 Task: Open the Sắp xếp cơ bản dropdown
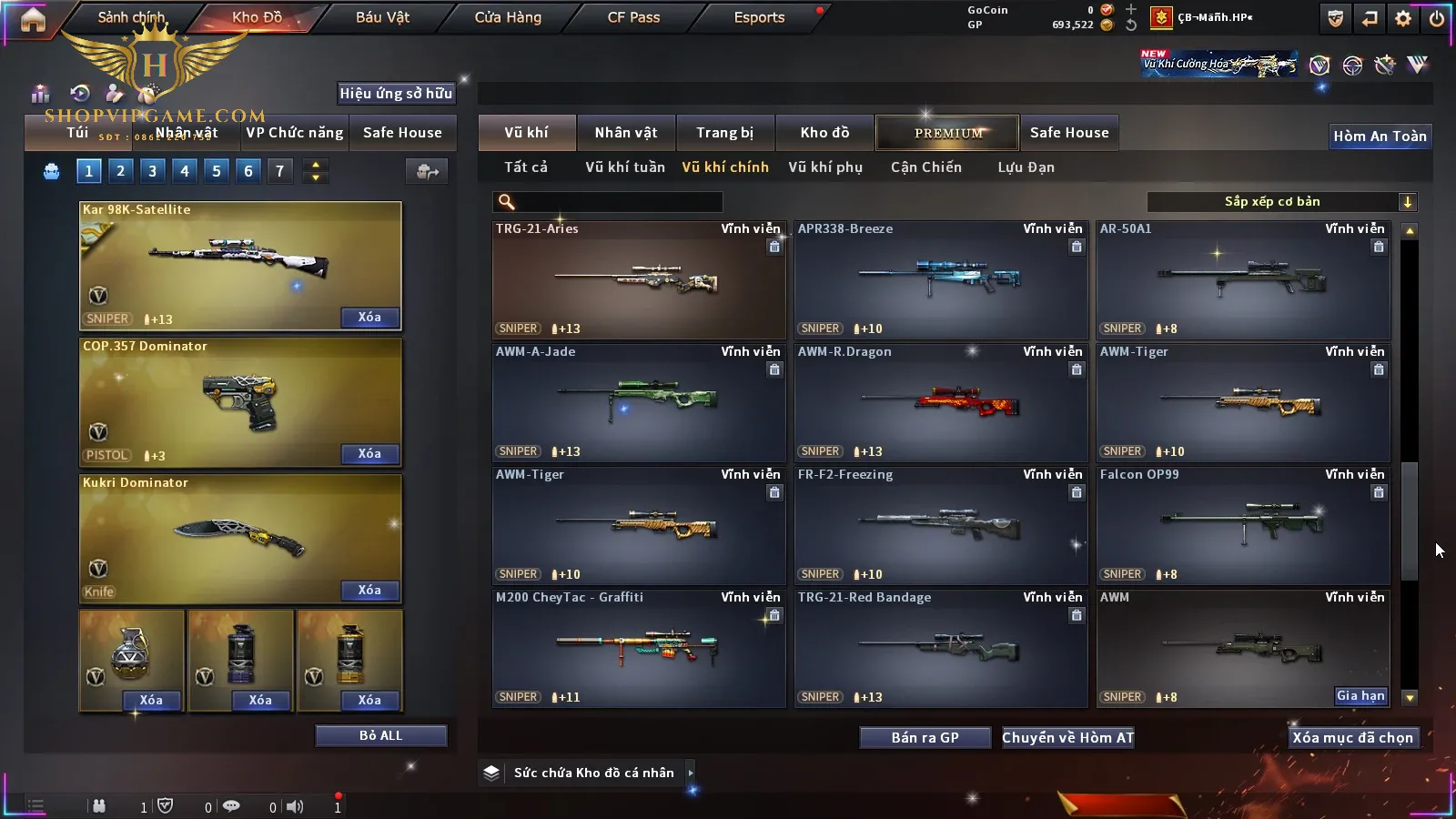coord(1281,202)
